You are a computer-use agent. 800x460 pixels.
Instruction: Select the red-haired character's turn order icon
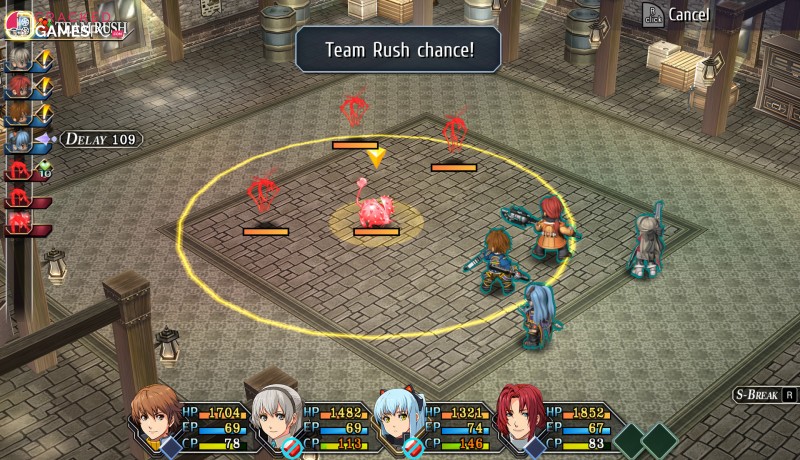[18, 87]
